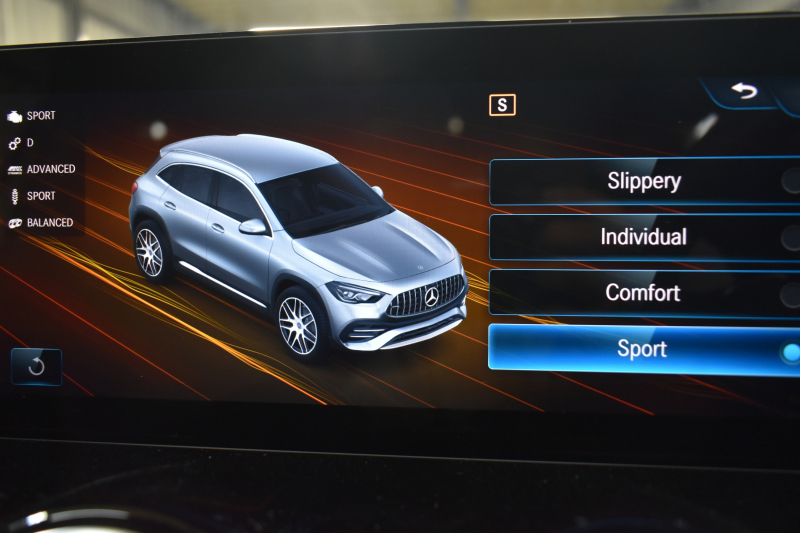Choose the Individual drive mode

pos(644,237)
